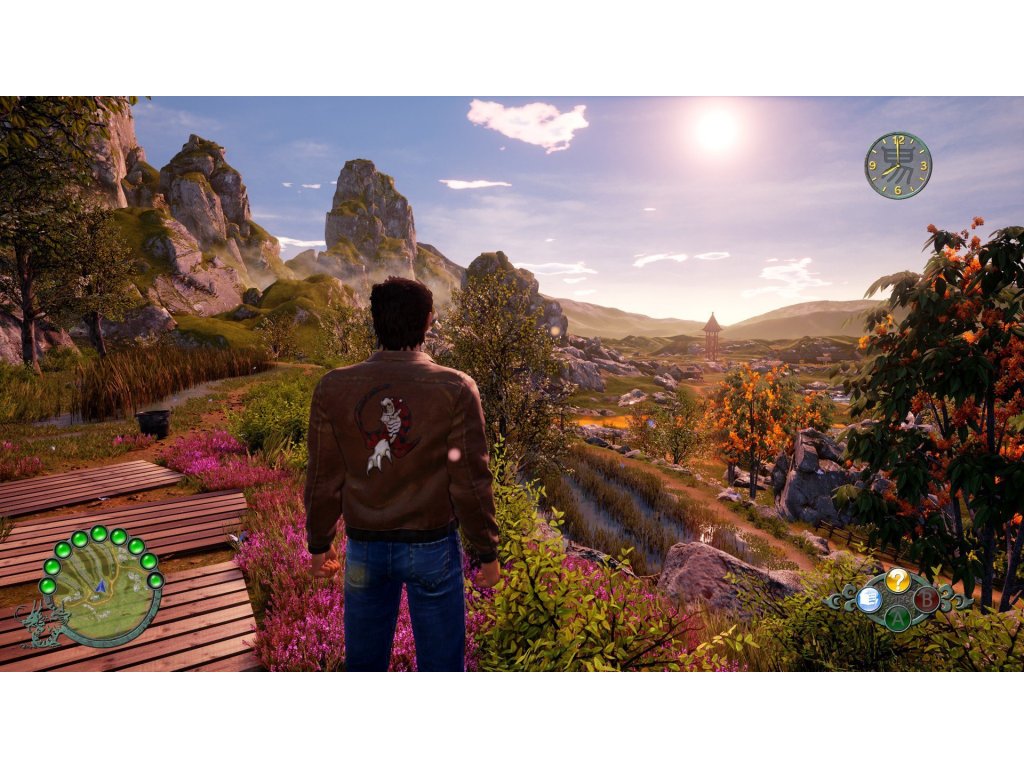Click the circular minimap
The image size is (1024, 768).
[101, 592]
